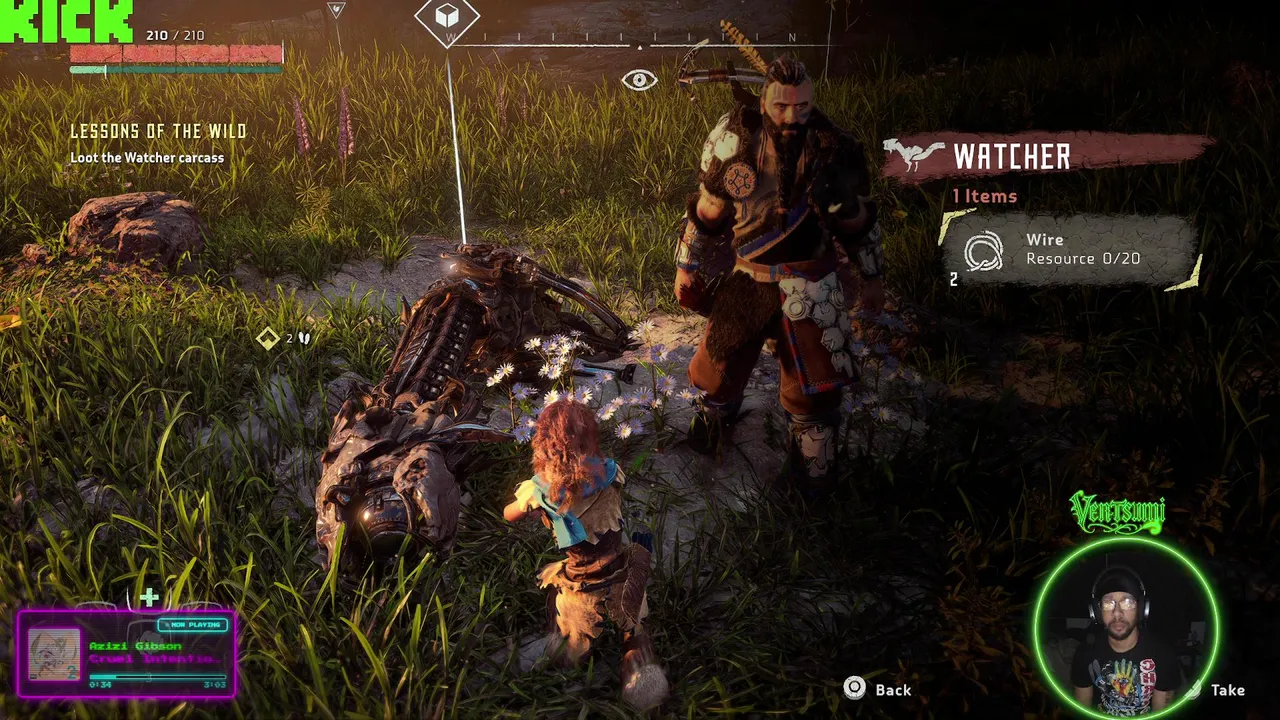The width and height of the screenshot is (1280, 720).
Task: Open the Now Playing music widget
Action: point(127,653)
